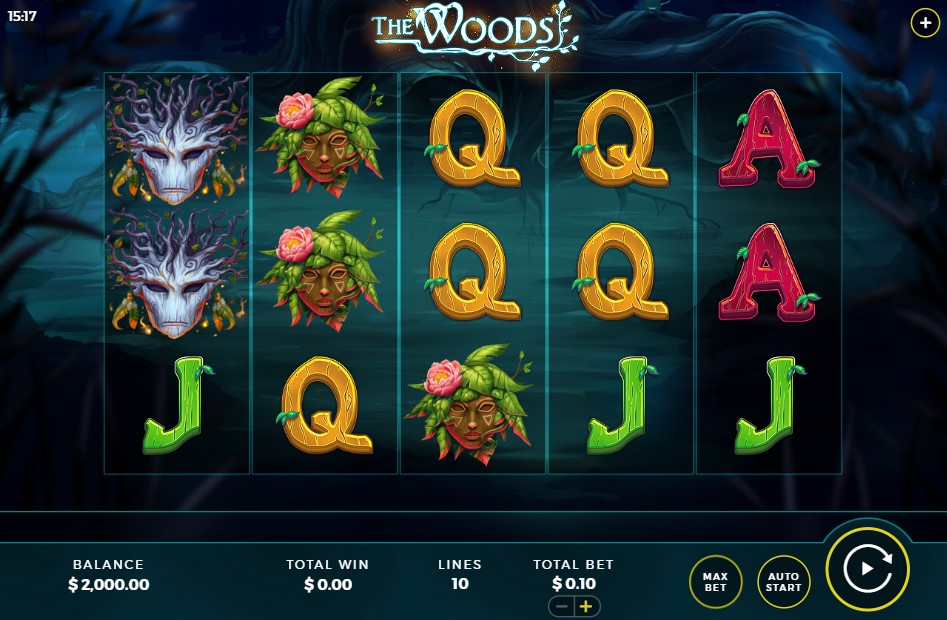
Task: Decrease total bet with the minus stepper
Action: (x=562, y=606)
